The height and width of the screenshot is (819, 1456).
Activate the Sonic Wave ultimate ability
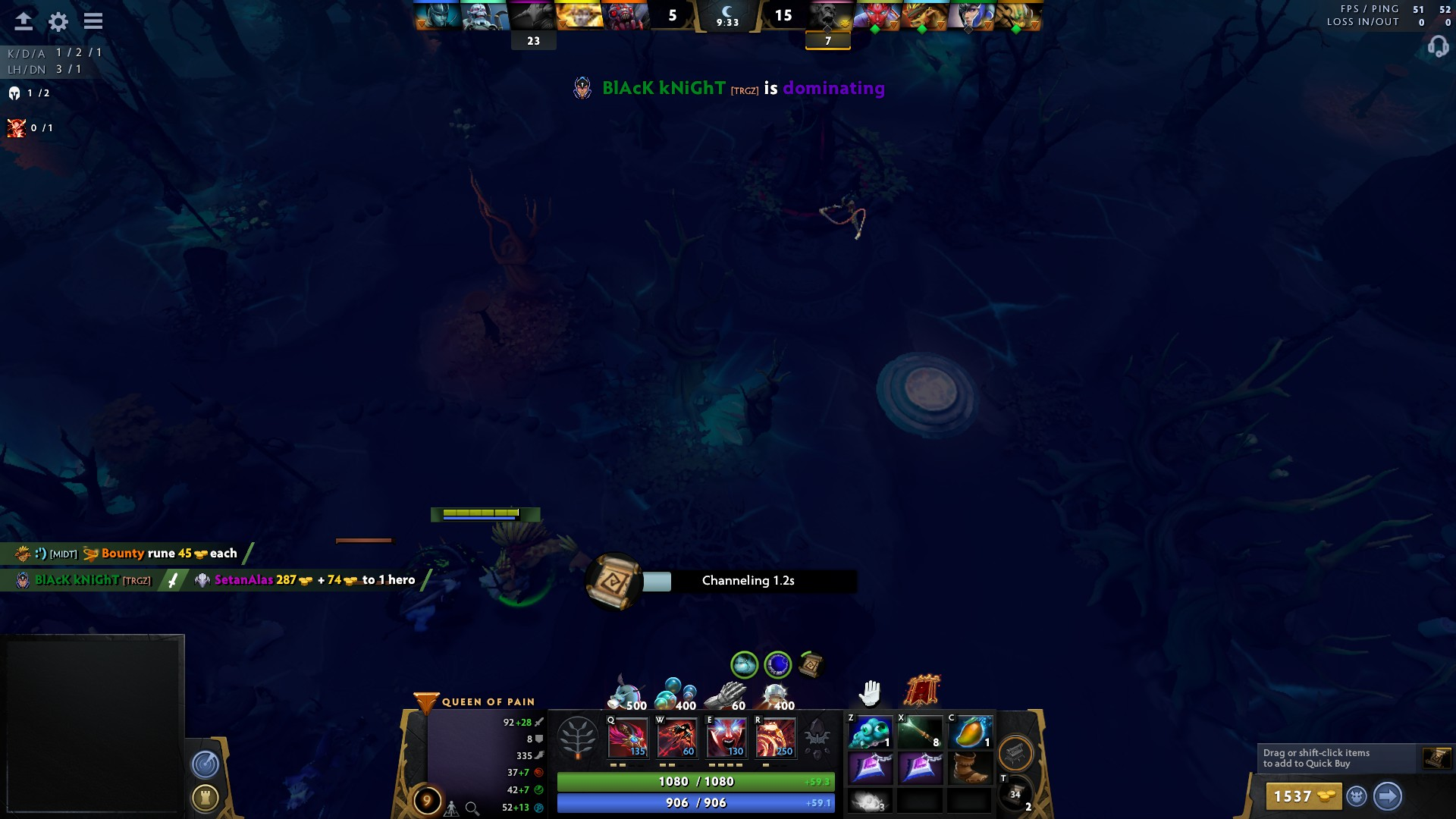(x=774, y=737)
